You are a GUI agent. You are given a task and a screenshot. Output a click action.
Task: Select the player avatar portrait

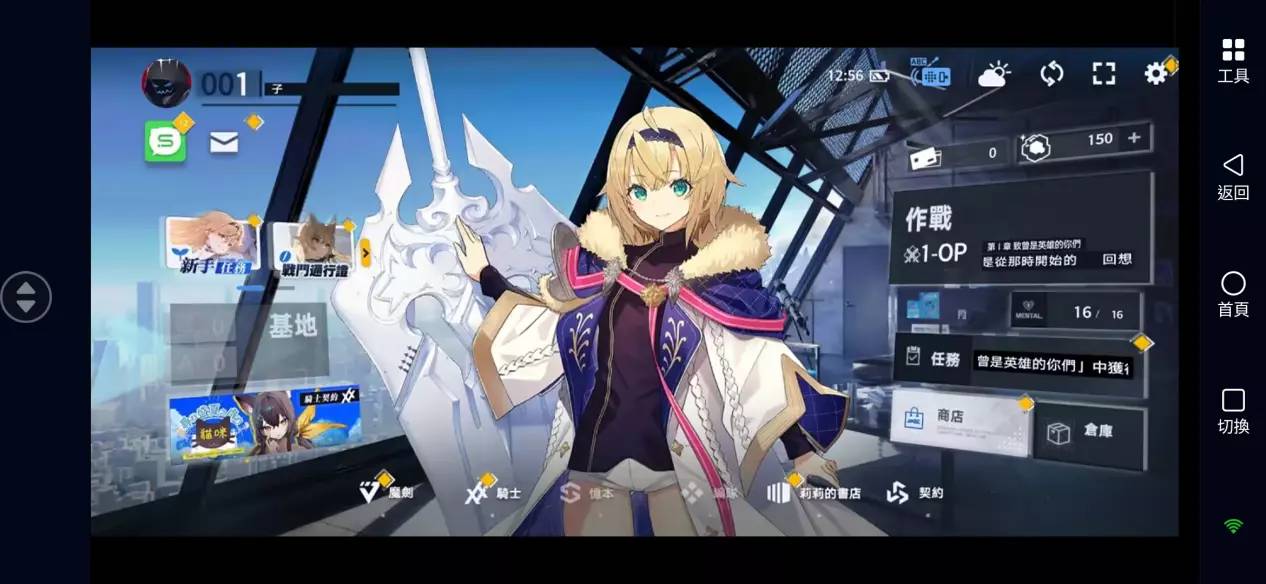coord(167,83)
